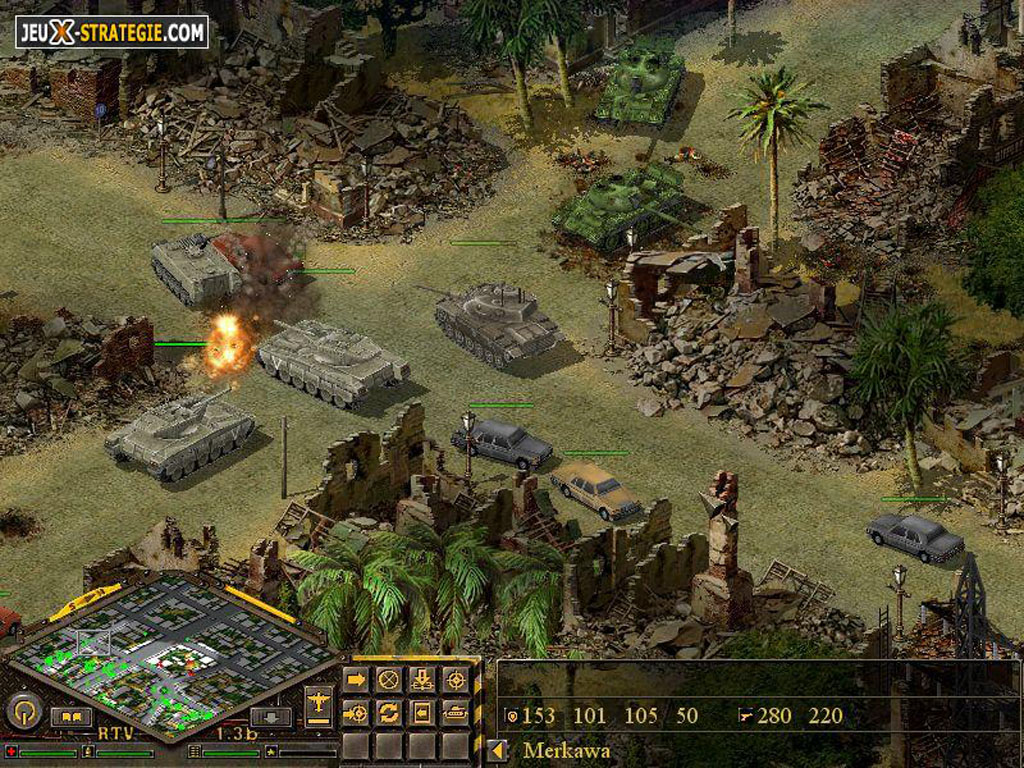
Task: Open the round power menu button
Action: [23, 712]
